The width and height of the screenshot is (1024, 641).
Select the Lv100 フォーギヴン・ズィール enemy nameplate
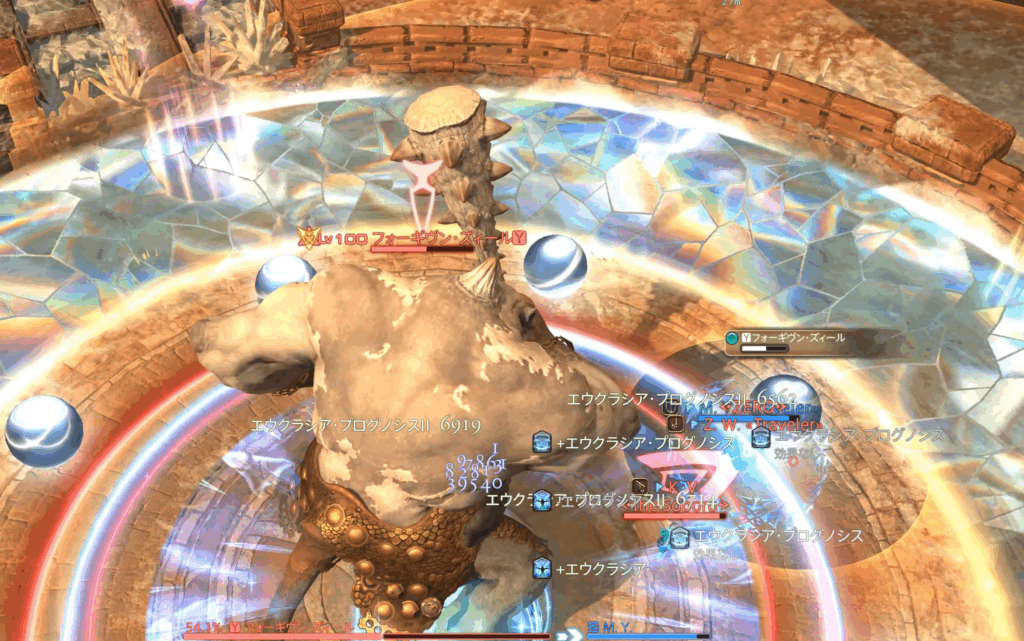pyautogui.click(x=412, y=238)
